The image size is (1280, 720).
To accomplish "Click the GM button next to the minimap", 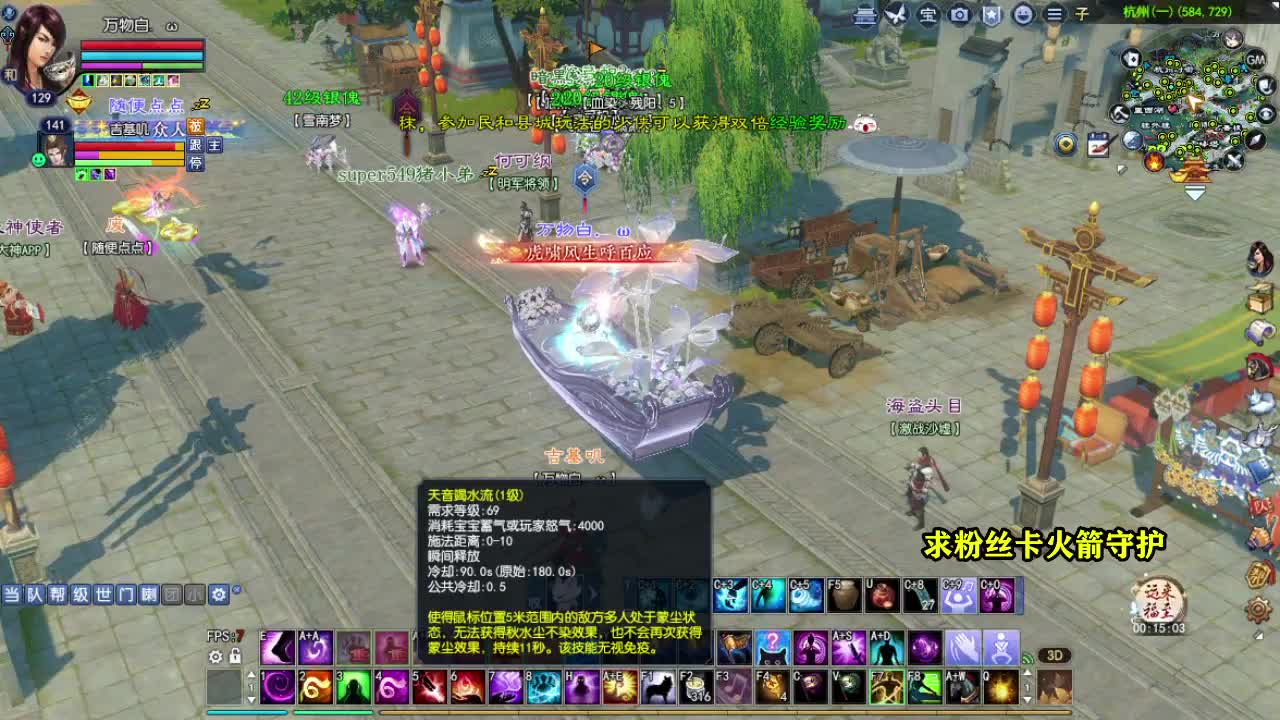I will [1256, 60].
